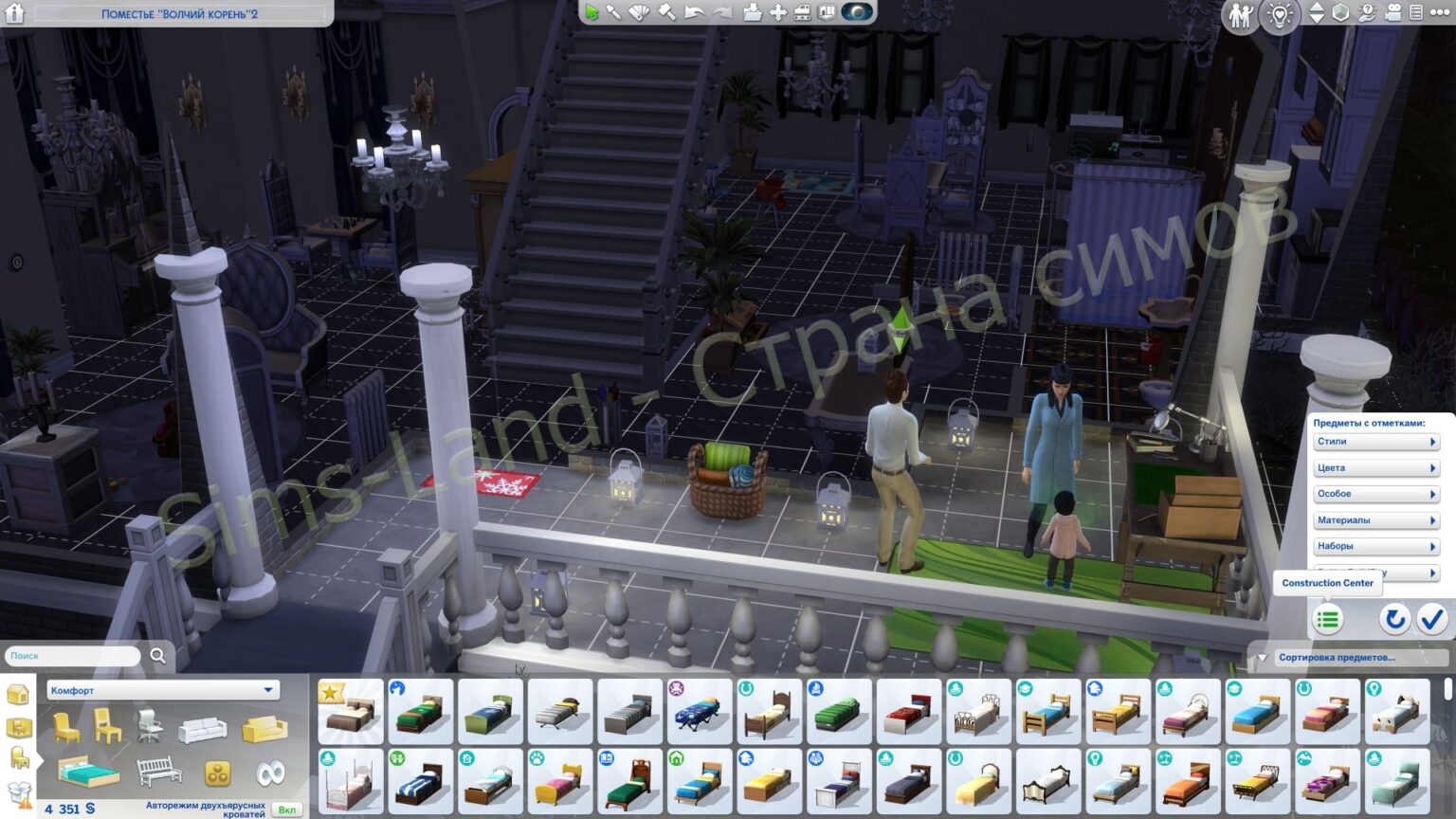Screen dimensions: 1456x819
Task: Click the undo arrow
Action: coord(695,13)
